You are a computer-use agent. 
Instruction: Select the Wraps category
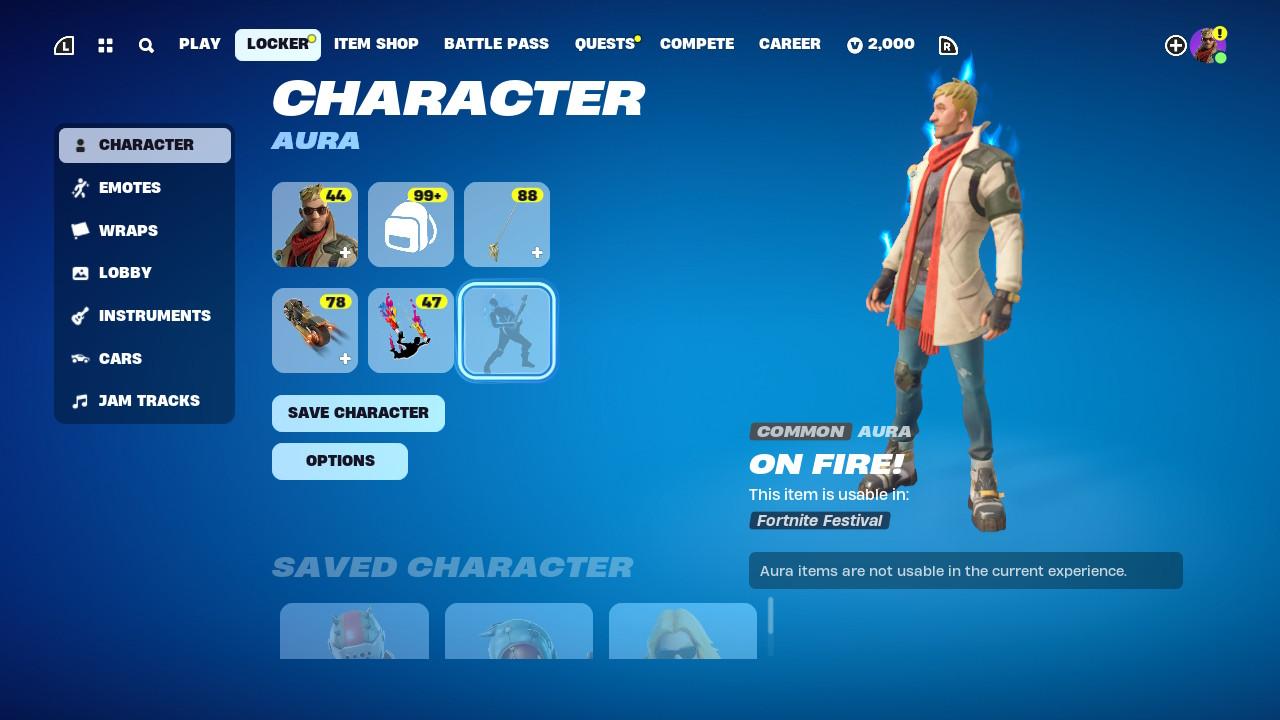[x=128, y=230]
